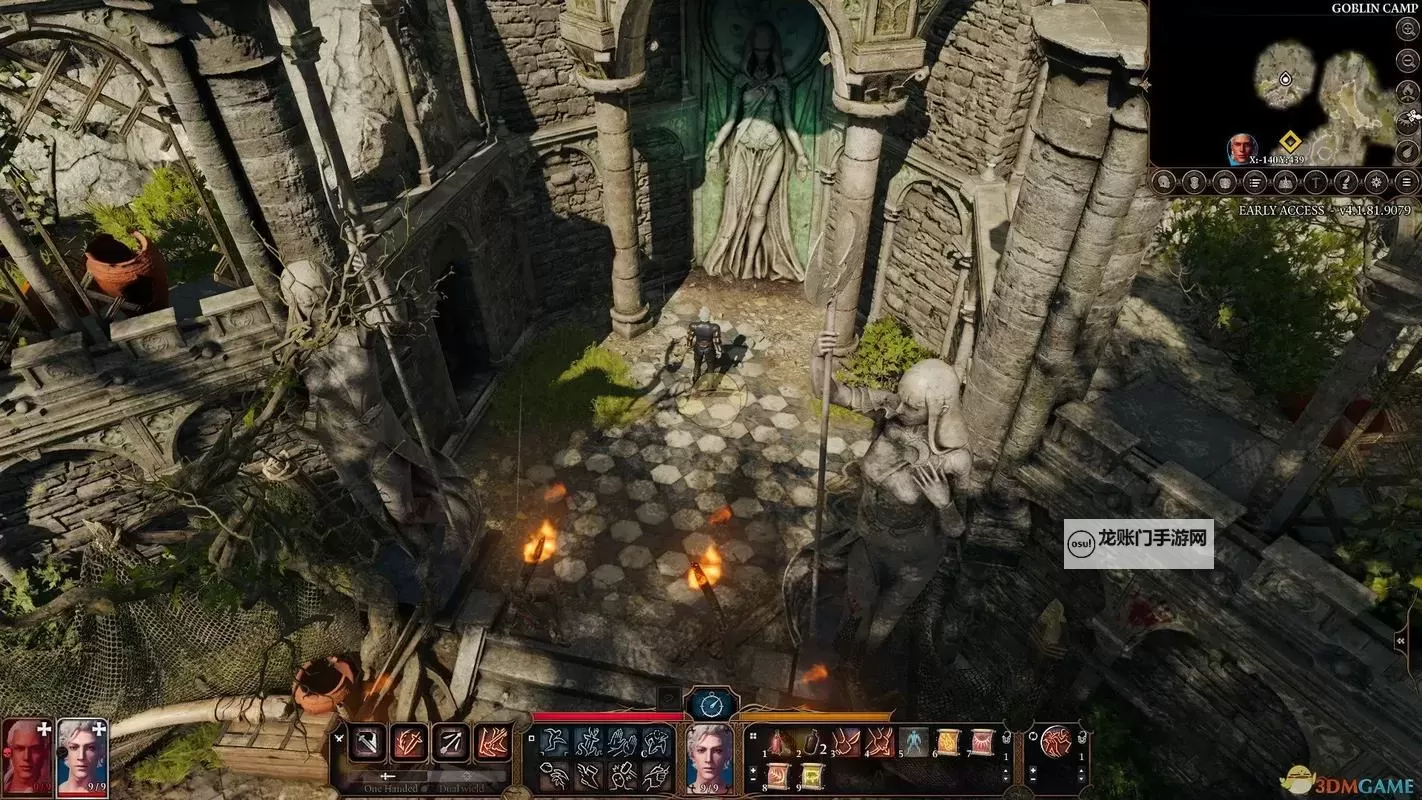Click the campfire rest button
This screenshot has height=800, width=1422.
1407,90
